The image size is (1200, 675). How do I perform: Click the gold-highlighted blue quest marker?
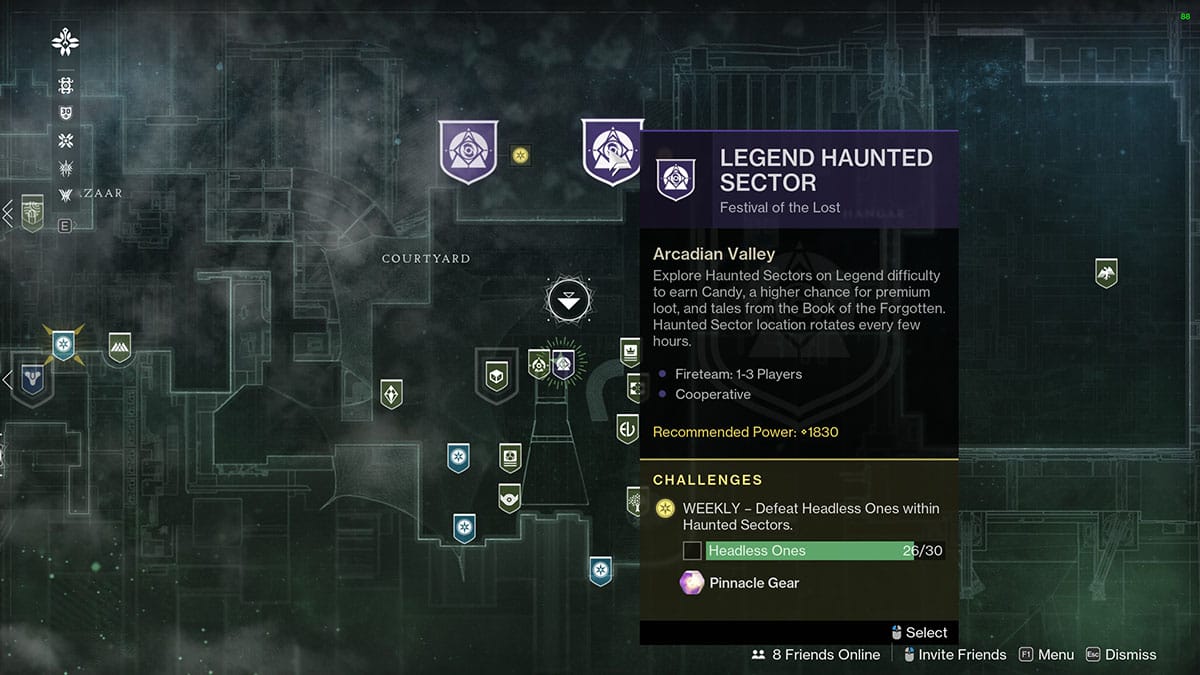click(x=64, y=346)
